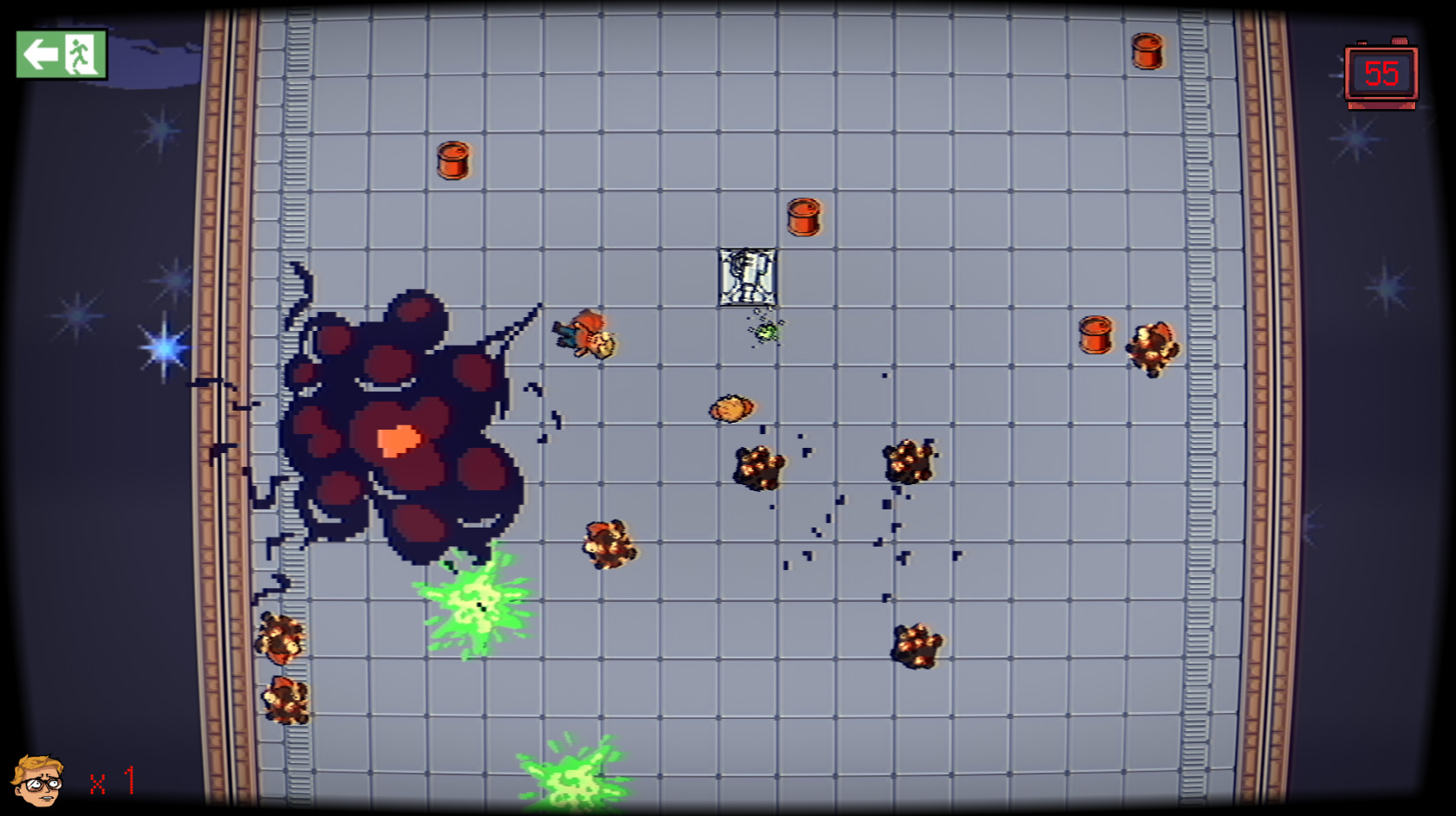The width and height of the screenshot is (1456, 816).
Task: Click the burned corpse cluster mid-screen
Action: tap(758, 465)
